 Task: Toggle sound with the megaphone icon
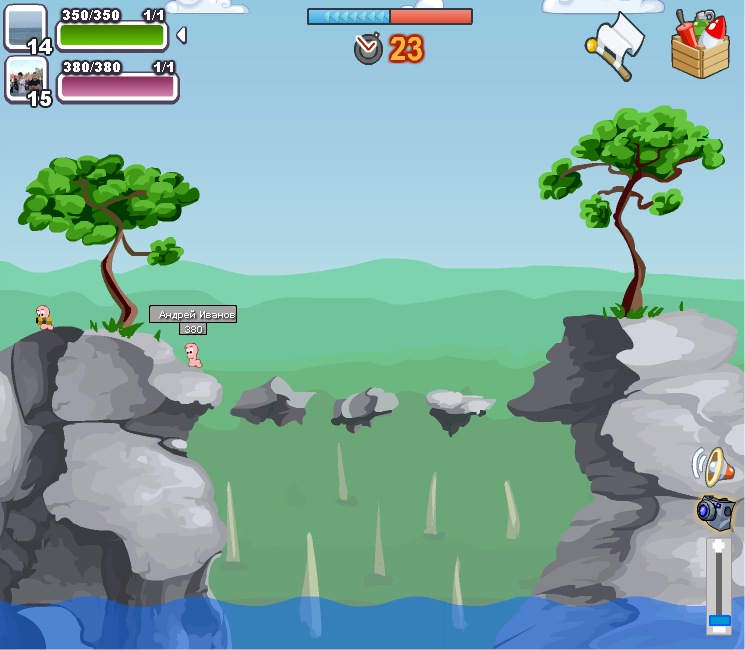point(709,466)
